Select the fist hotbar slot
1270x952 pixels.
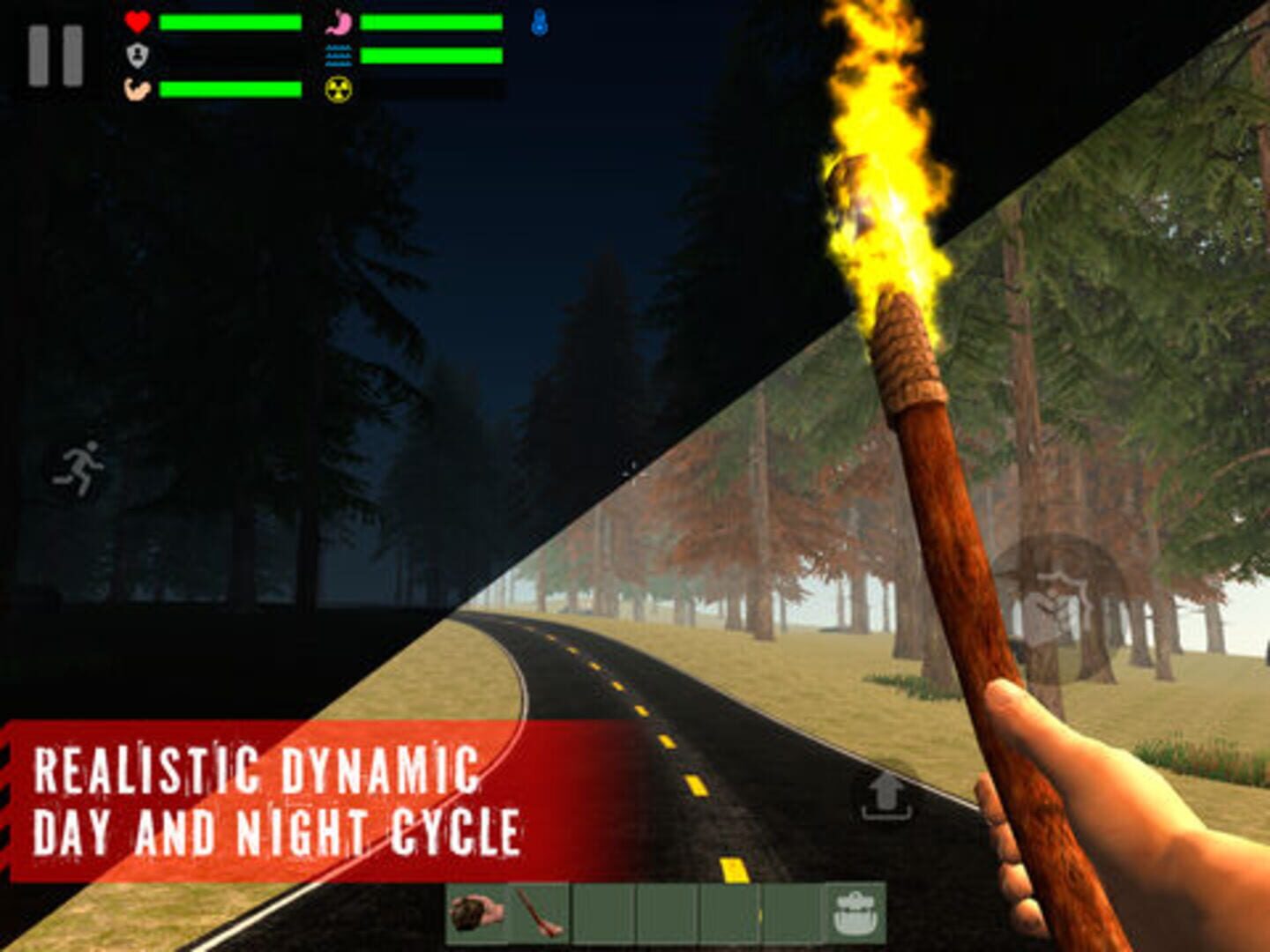(x=477, y=914)
